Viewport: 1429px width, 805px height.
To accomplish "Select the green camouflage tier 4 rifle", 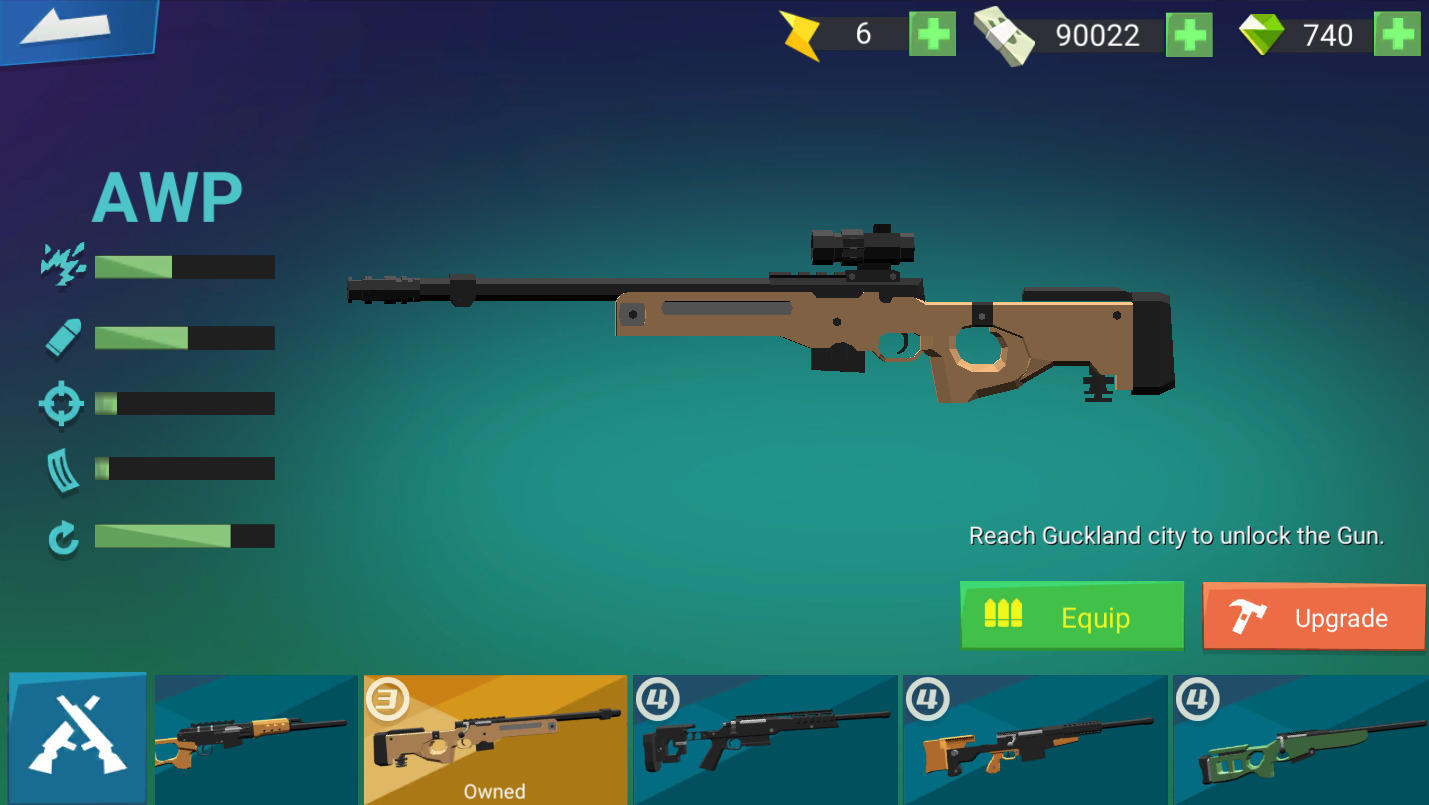I will pos(1300,740).
